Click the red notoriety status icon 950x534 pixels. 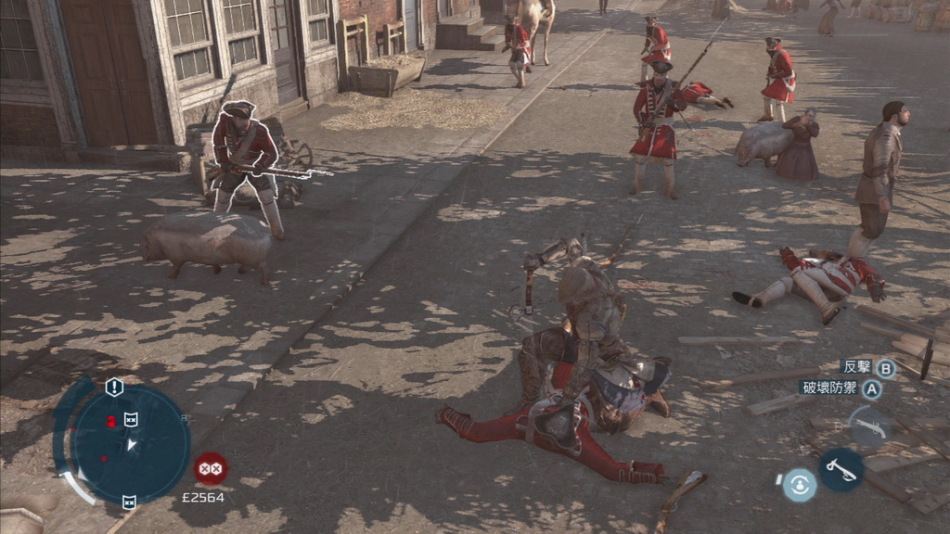(210, 468)
